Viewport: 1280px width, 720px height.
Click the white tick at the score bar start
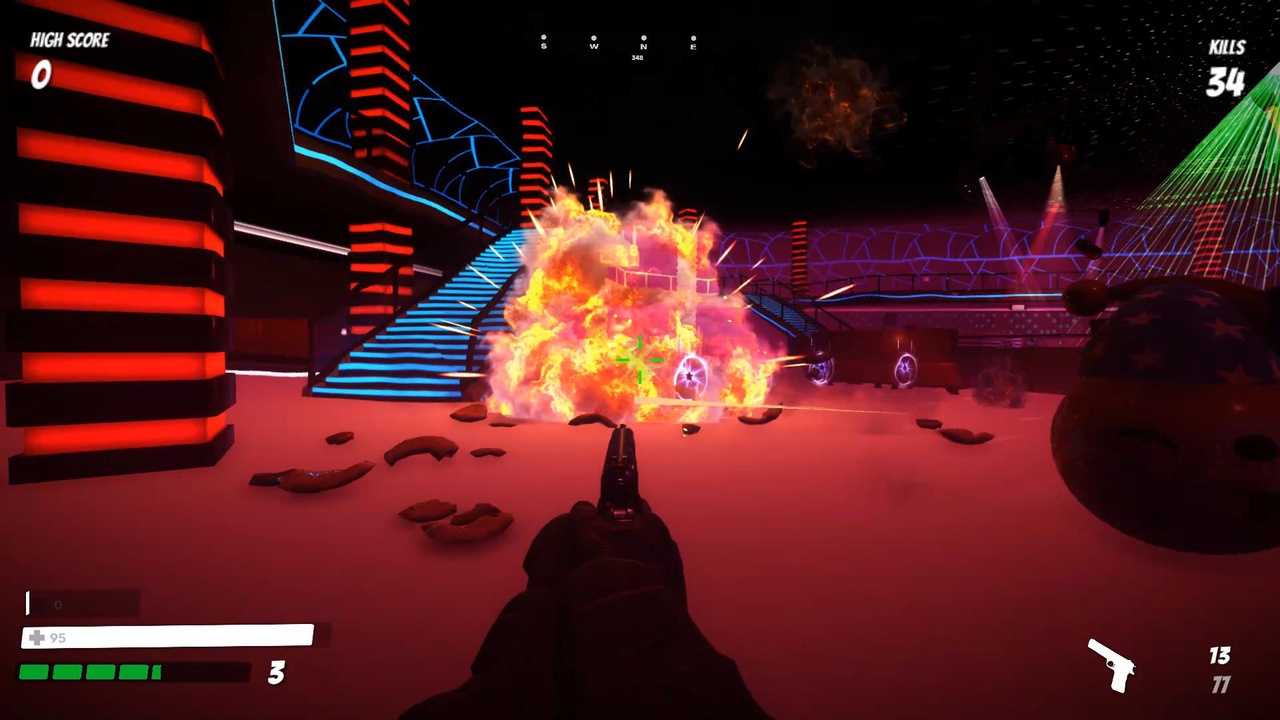click(x=27, y=602)
